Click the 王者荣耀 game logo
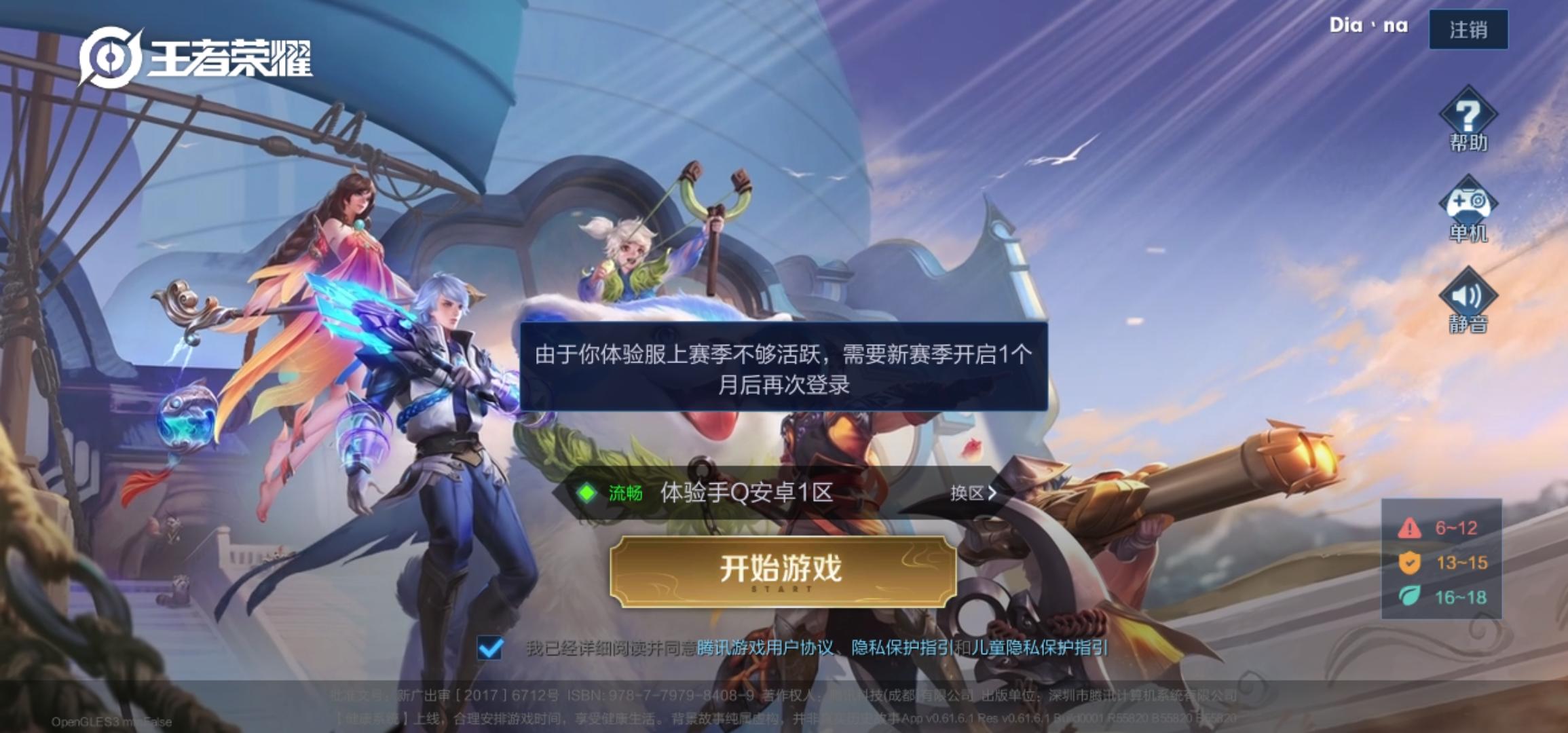Image resolution: width=1568 pixels, height=733 pixels. click(x=197, y=60)
